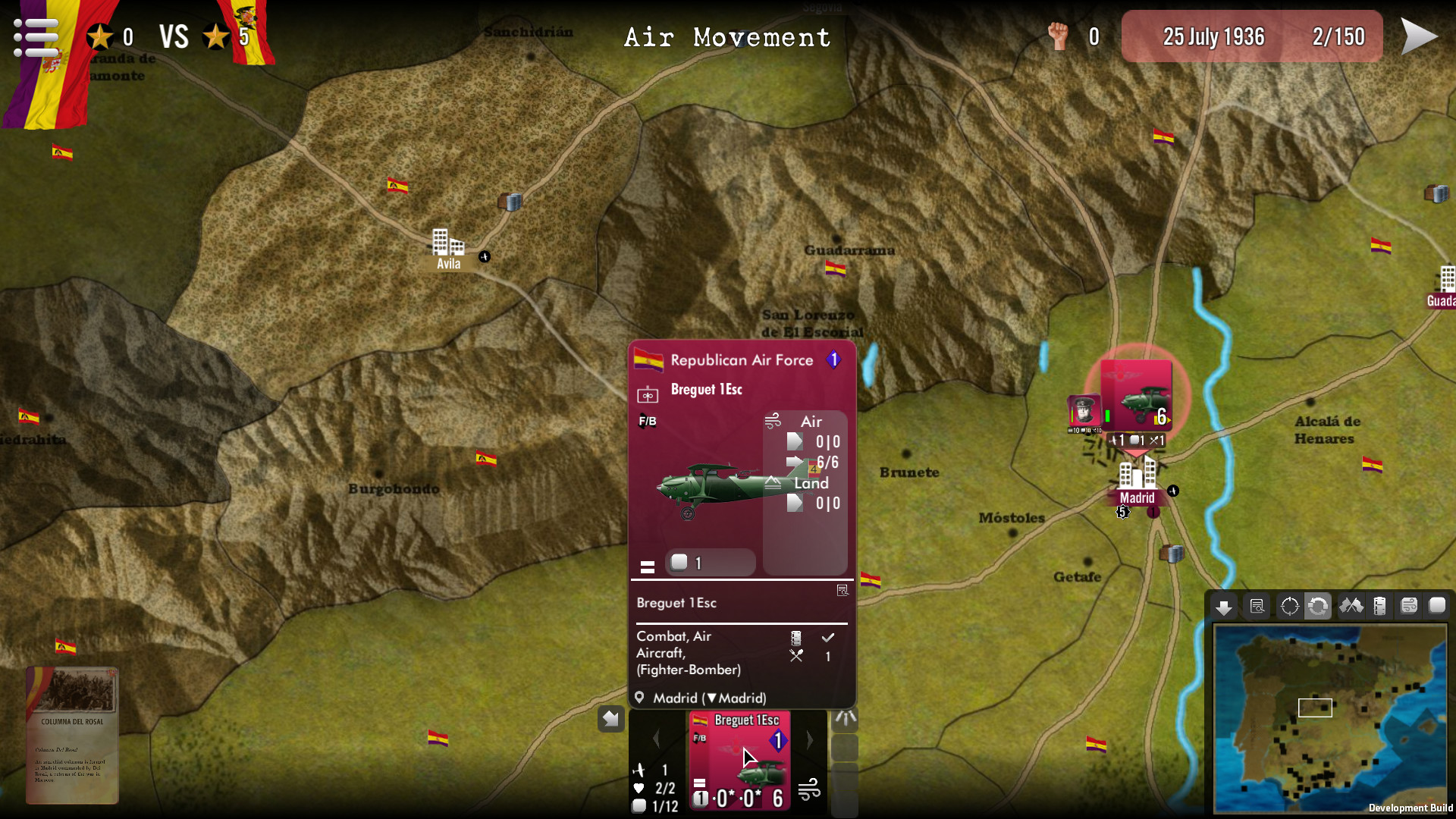Open the Columna Del Rosal event card
Image resolution: width=1456 pixels, height=819 pixels.
[72, 736]
